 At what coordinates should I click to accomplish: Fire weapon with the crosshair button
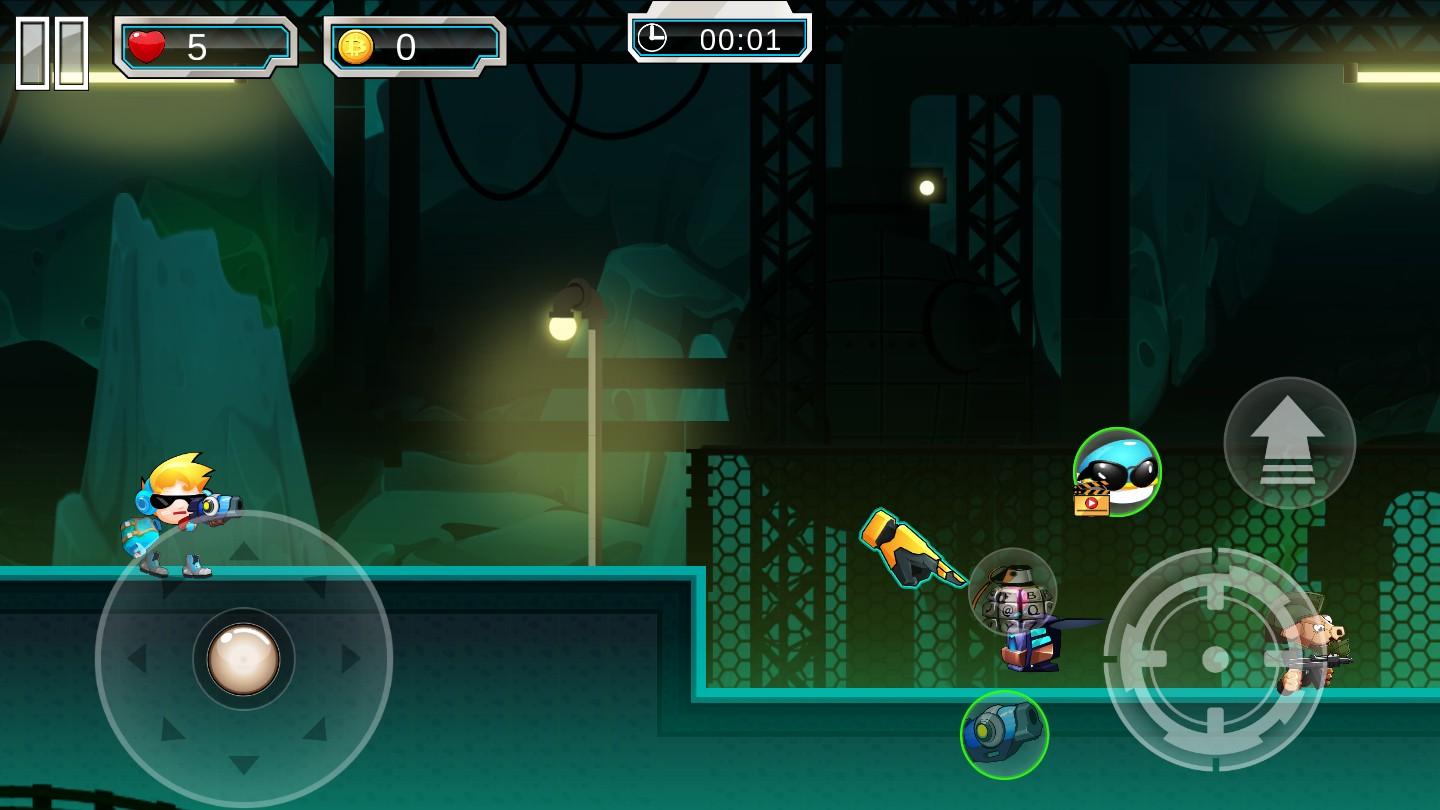pos(1215,658)
